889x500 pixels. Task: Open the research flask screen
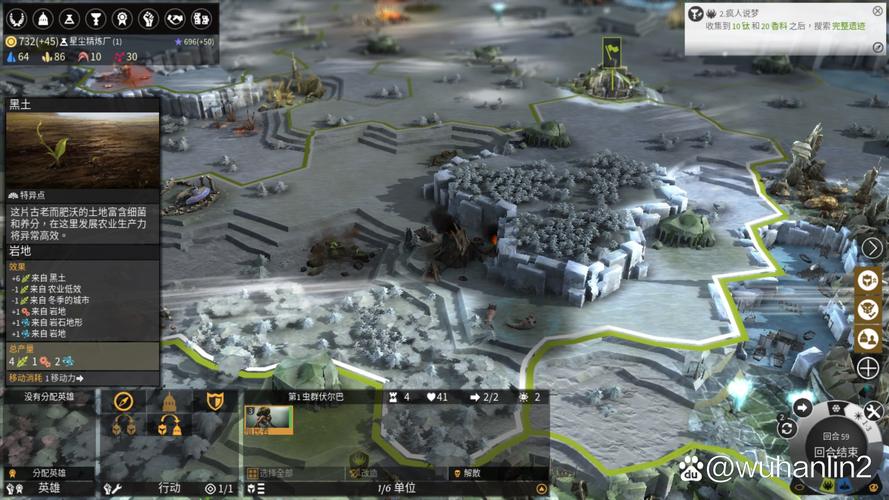pos(71,18)
